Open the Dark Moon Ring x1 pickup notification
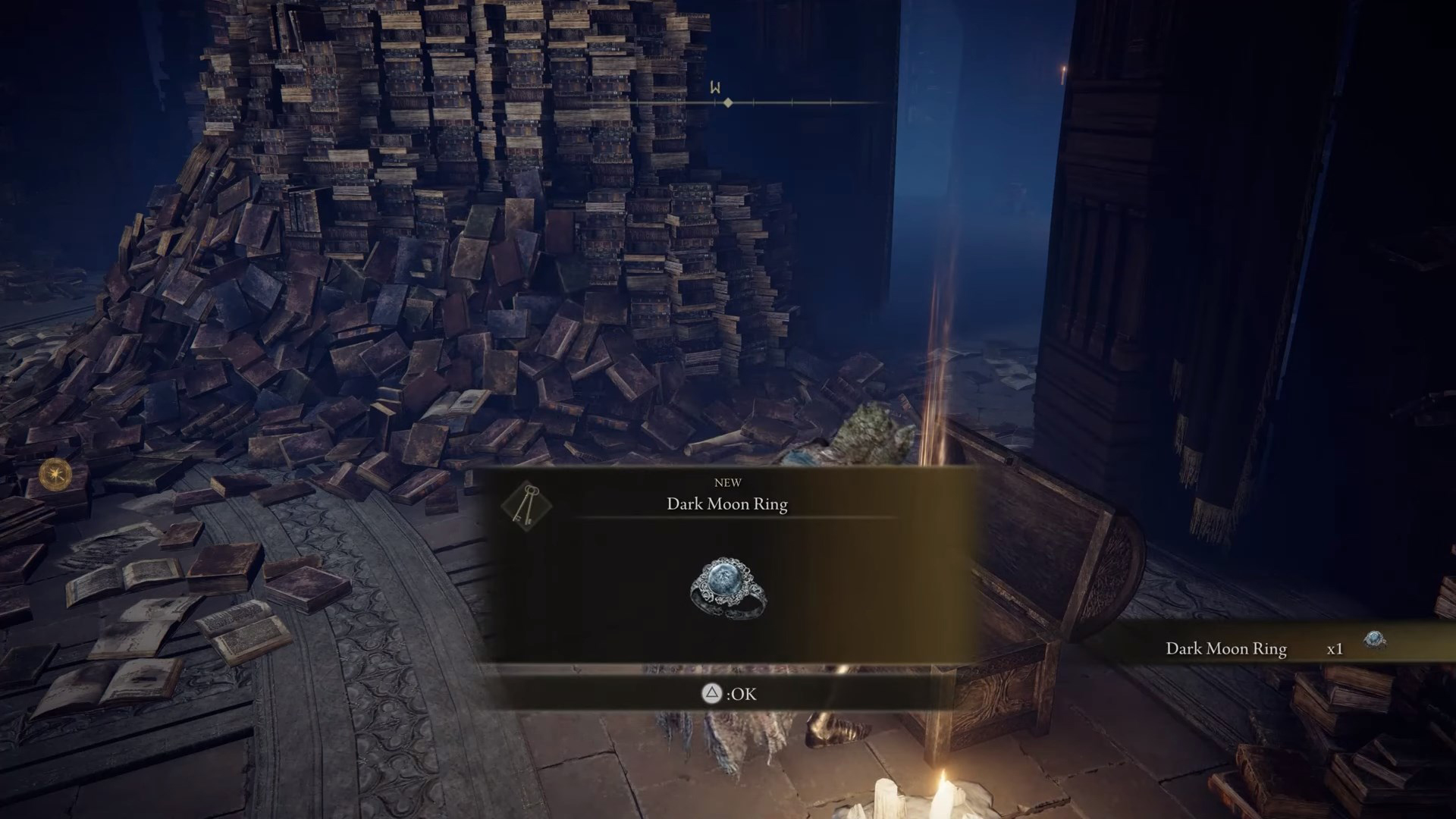 pyautogui.click(x=1274, y=648)
